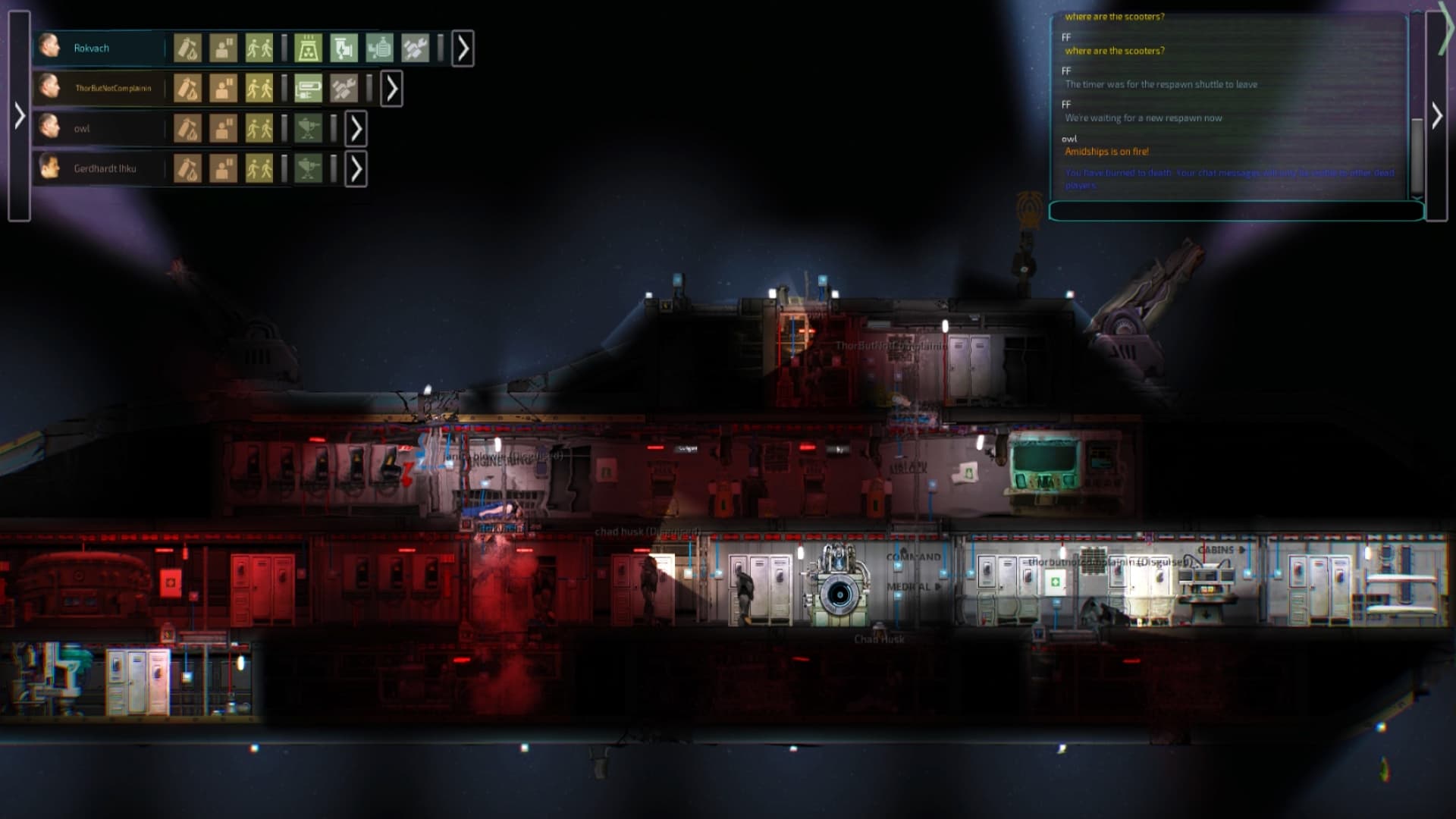Click ThorButNotComplainin's charge batteries order icon

(308, 88)
